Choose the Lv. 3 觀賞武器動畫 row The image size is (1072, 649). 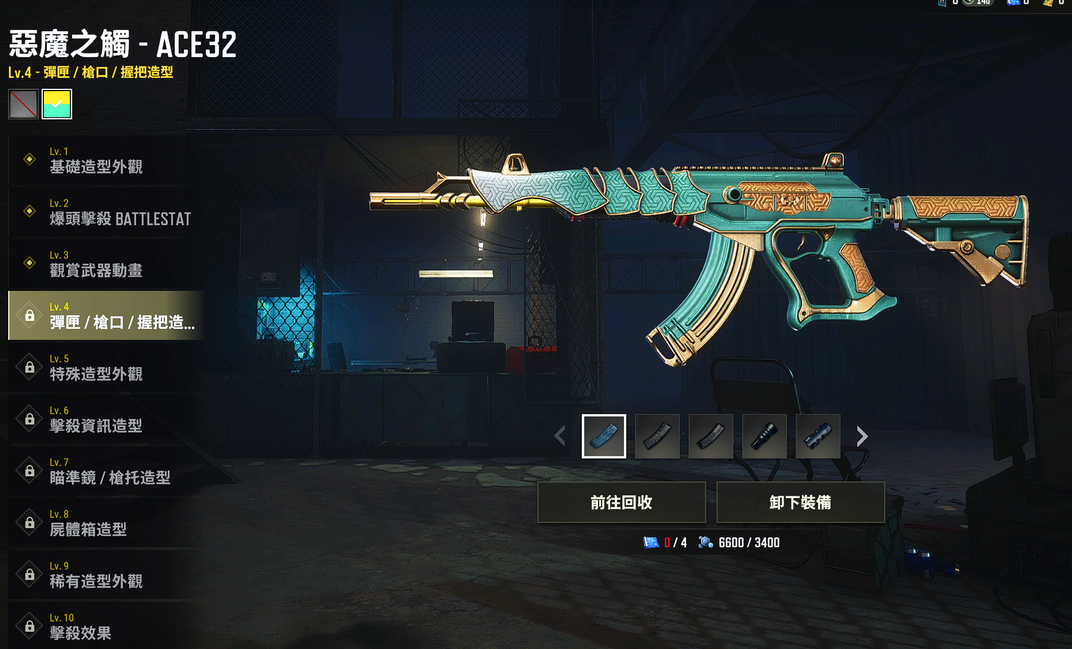pos(100,264)
